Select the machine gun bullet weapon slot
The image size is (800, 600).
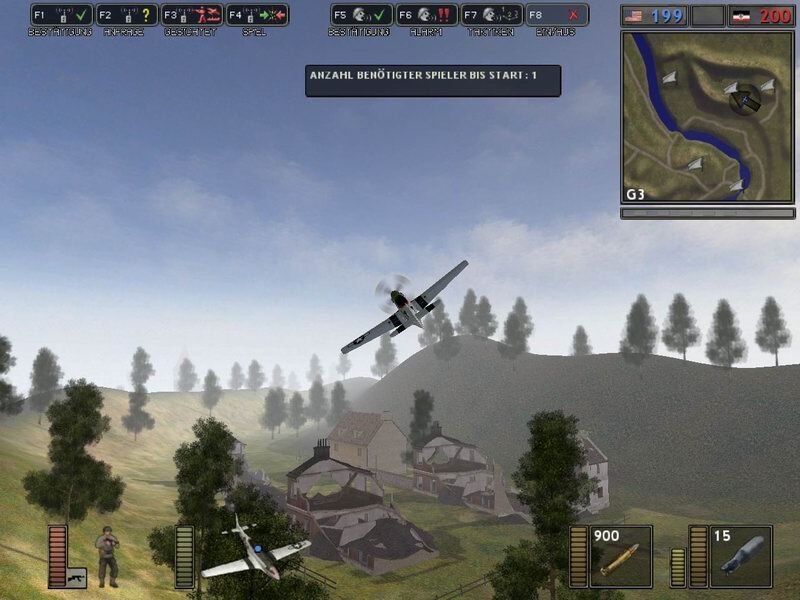click(x=620, y=556)
